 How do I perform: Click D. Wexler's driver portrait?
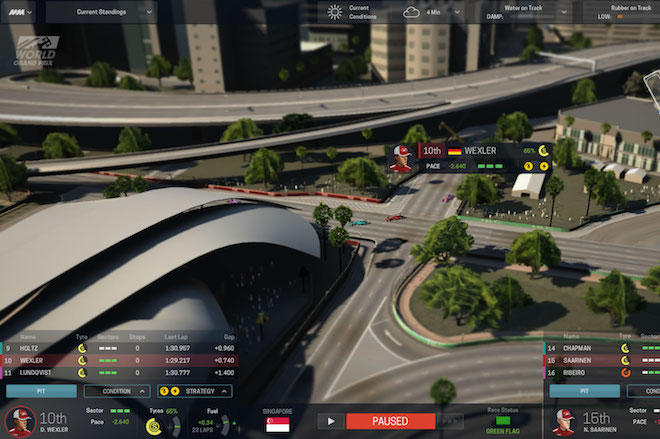click(x=20, y=420)
